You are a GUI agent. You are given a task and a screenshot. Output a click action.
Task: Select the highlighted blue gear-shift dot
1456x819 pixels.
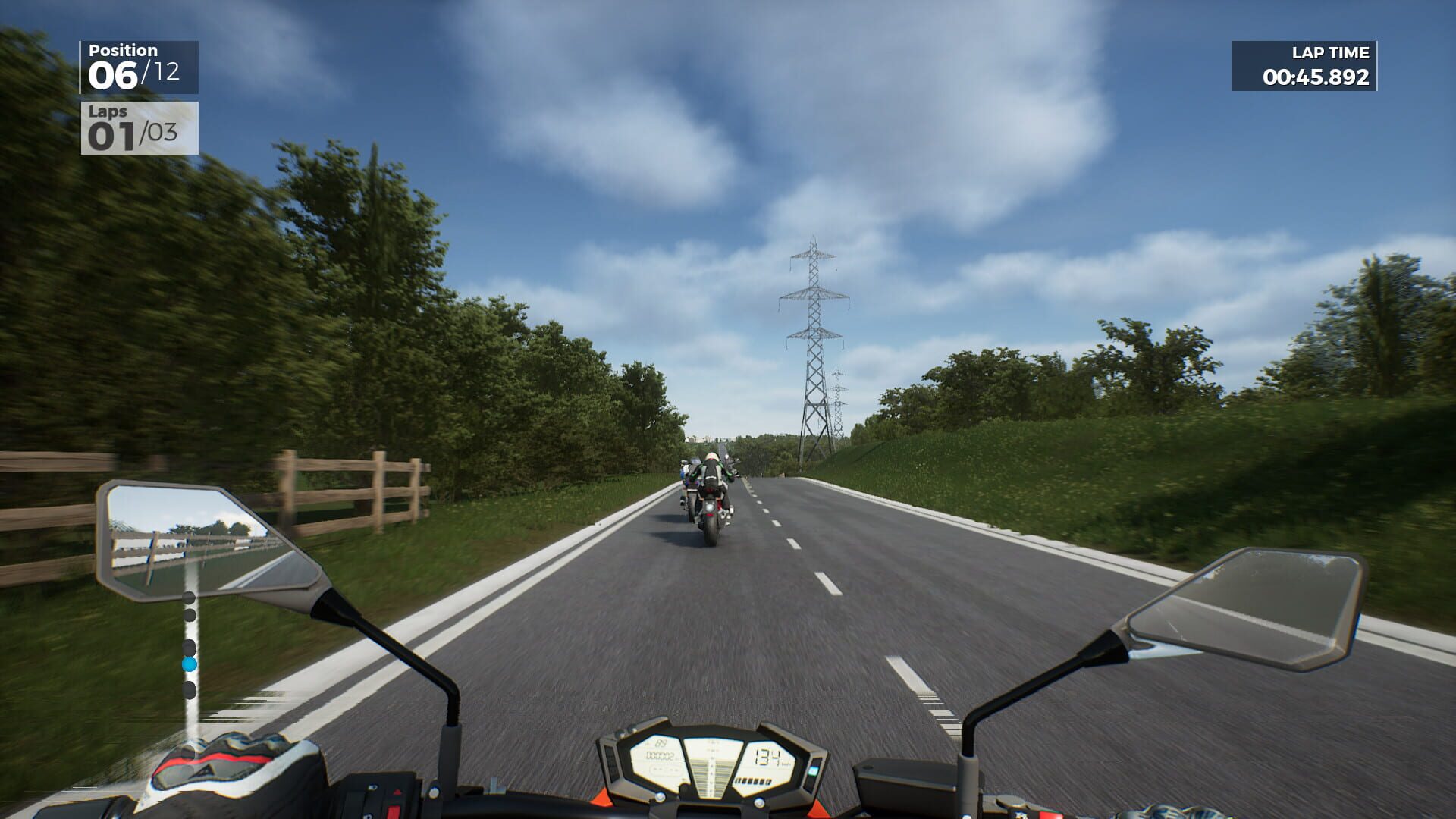point(190,664)
